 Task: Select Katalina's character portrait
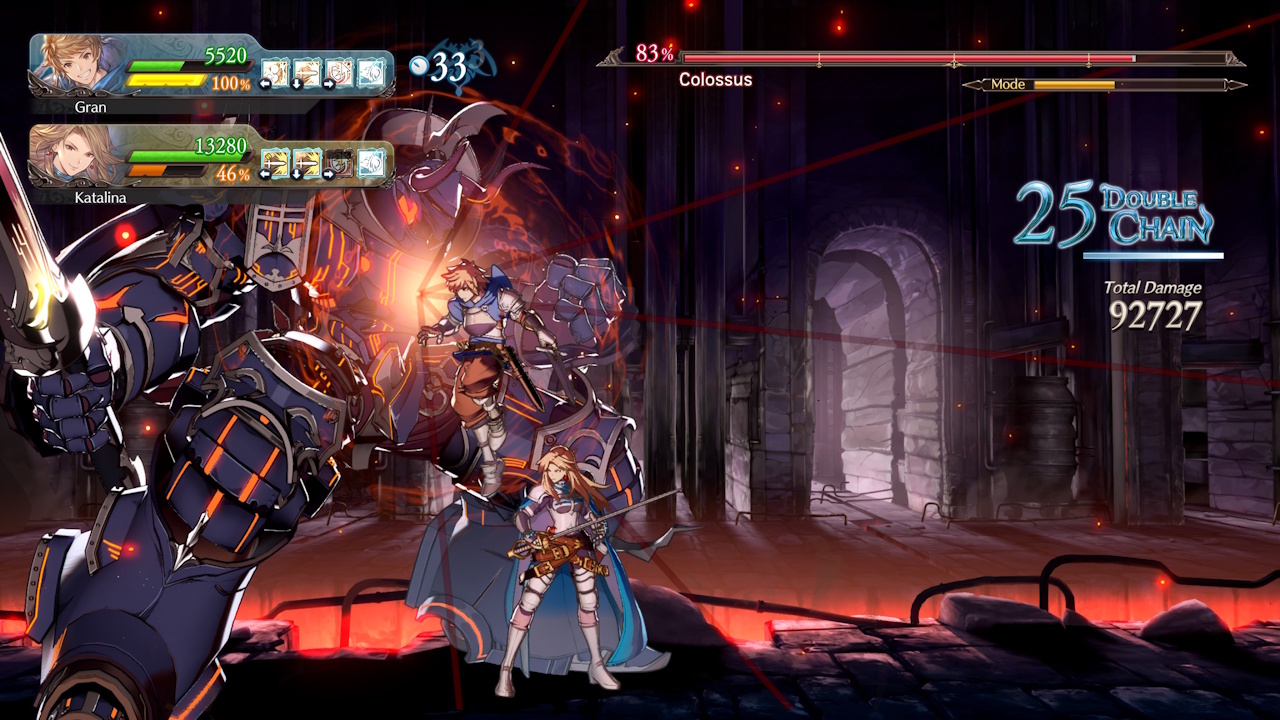(x=73, y=156)
